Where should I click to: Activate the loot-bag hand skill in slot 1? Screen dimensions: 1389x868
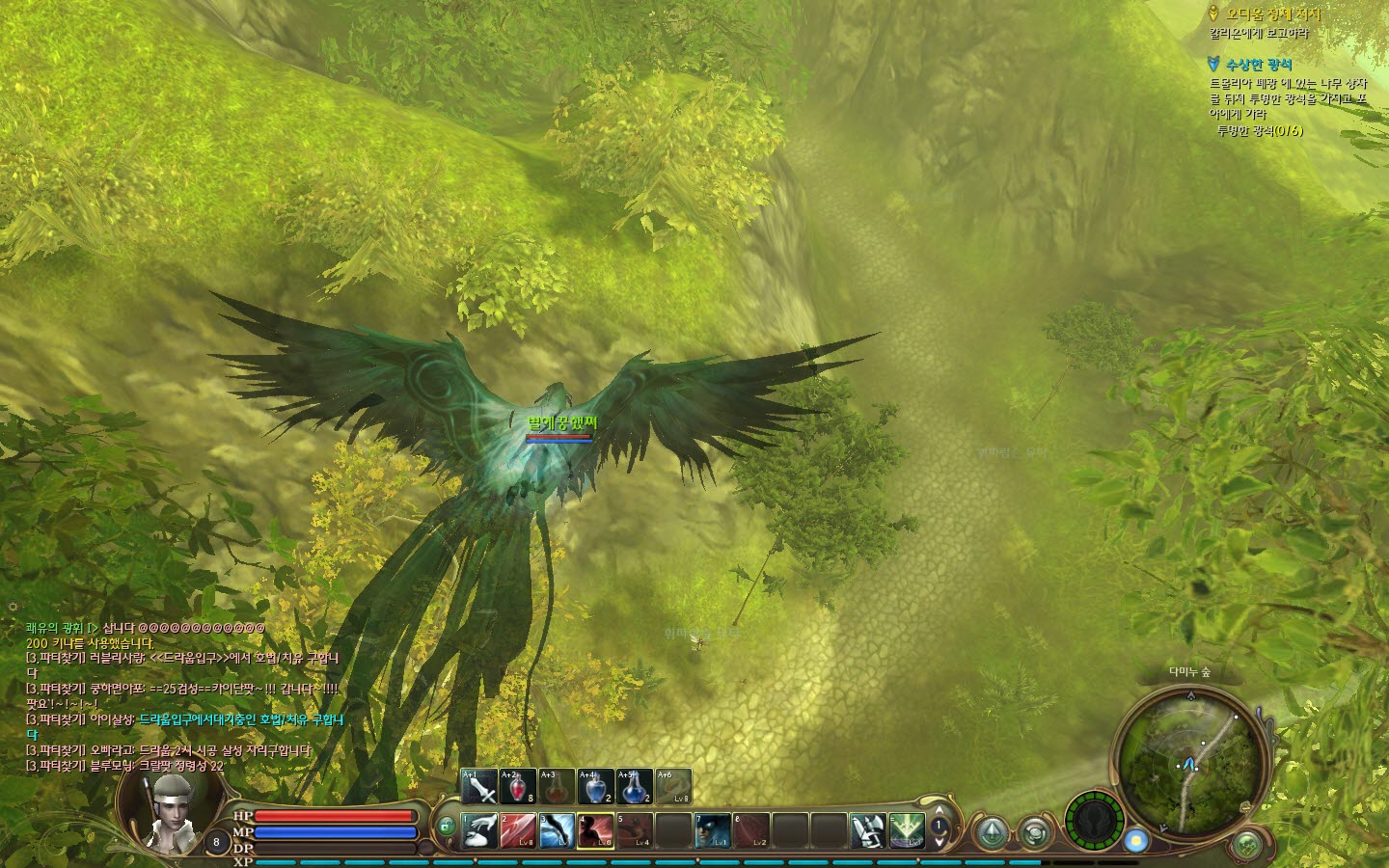point(479,830)
